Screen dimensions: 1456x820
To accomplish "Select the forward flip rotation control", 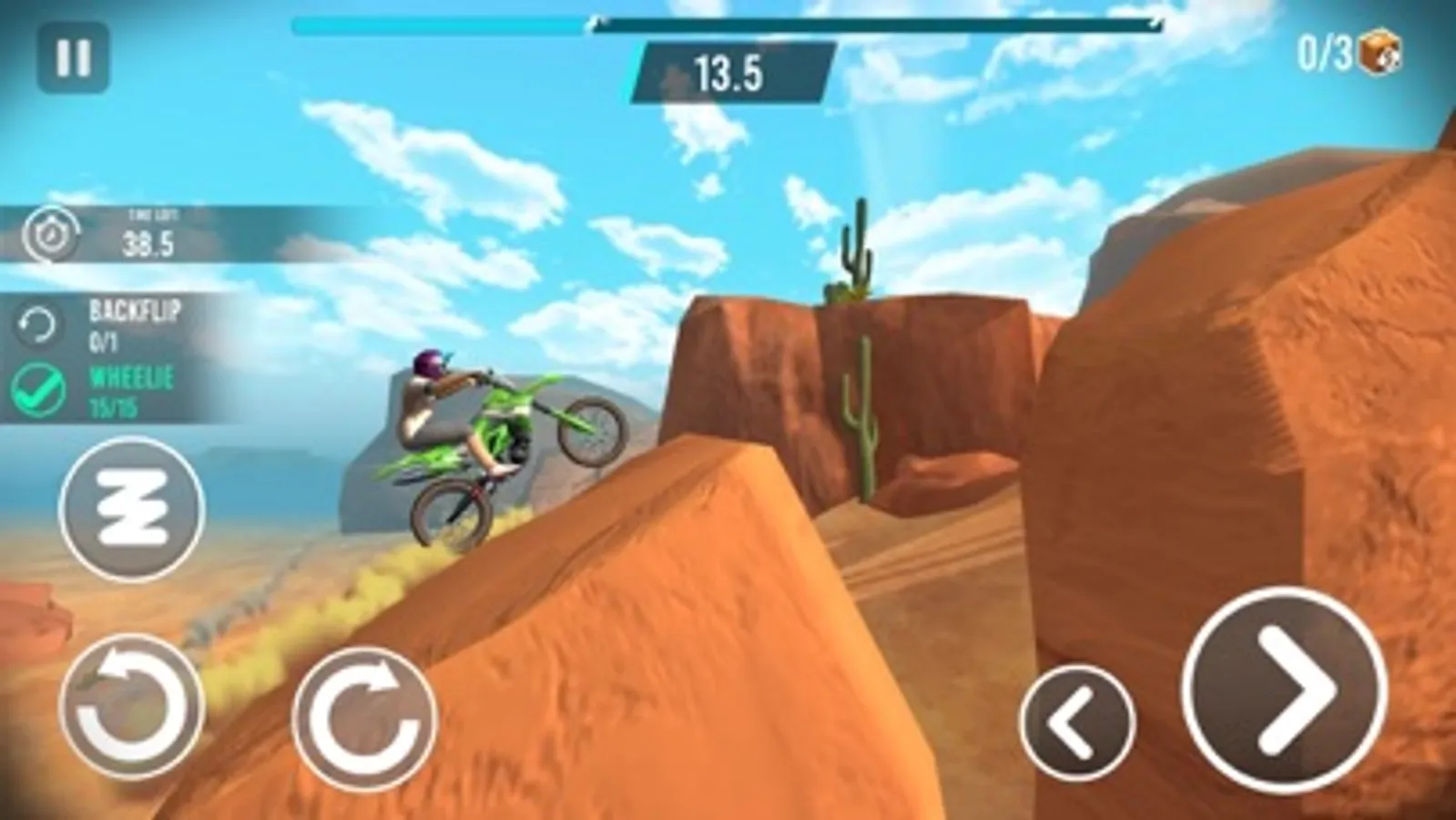I will coord(360,715).
